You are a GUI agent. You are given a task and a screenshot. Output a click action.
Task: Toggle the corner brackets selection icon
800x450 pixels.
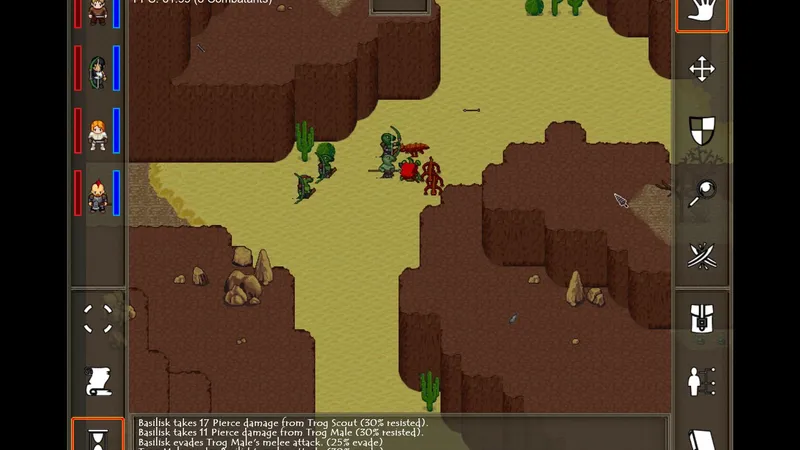point(98,319)
